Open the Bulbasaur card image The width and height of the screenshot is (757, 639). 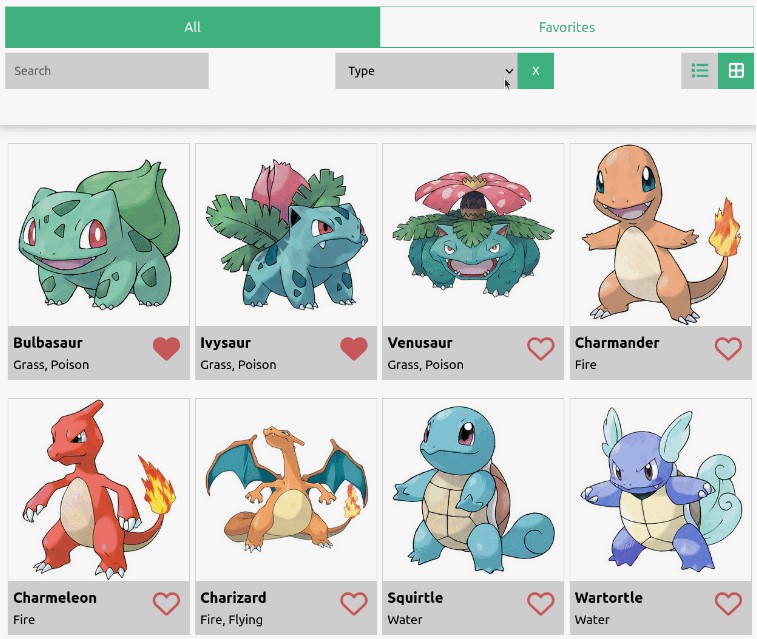pyautogui.click(x=99, y=235)
